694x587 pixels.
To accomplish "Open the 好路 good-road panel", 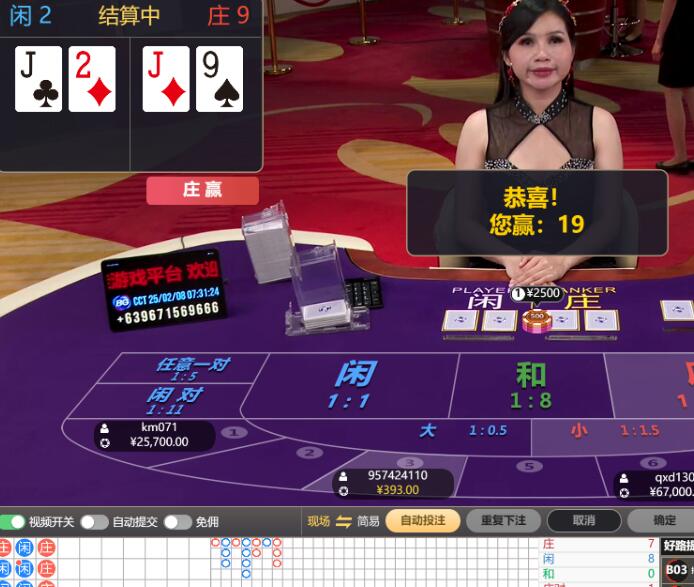I will (677, 545).
